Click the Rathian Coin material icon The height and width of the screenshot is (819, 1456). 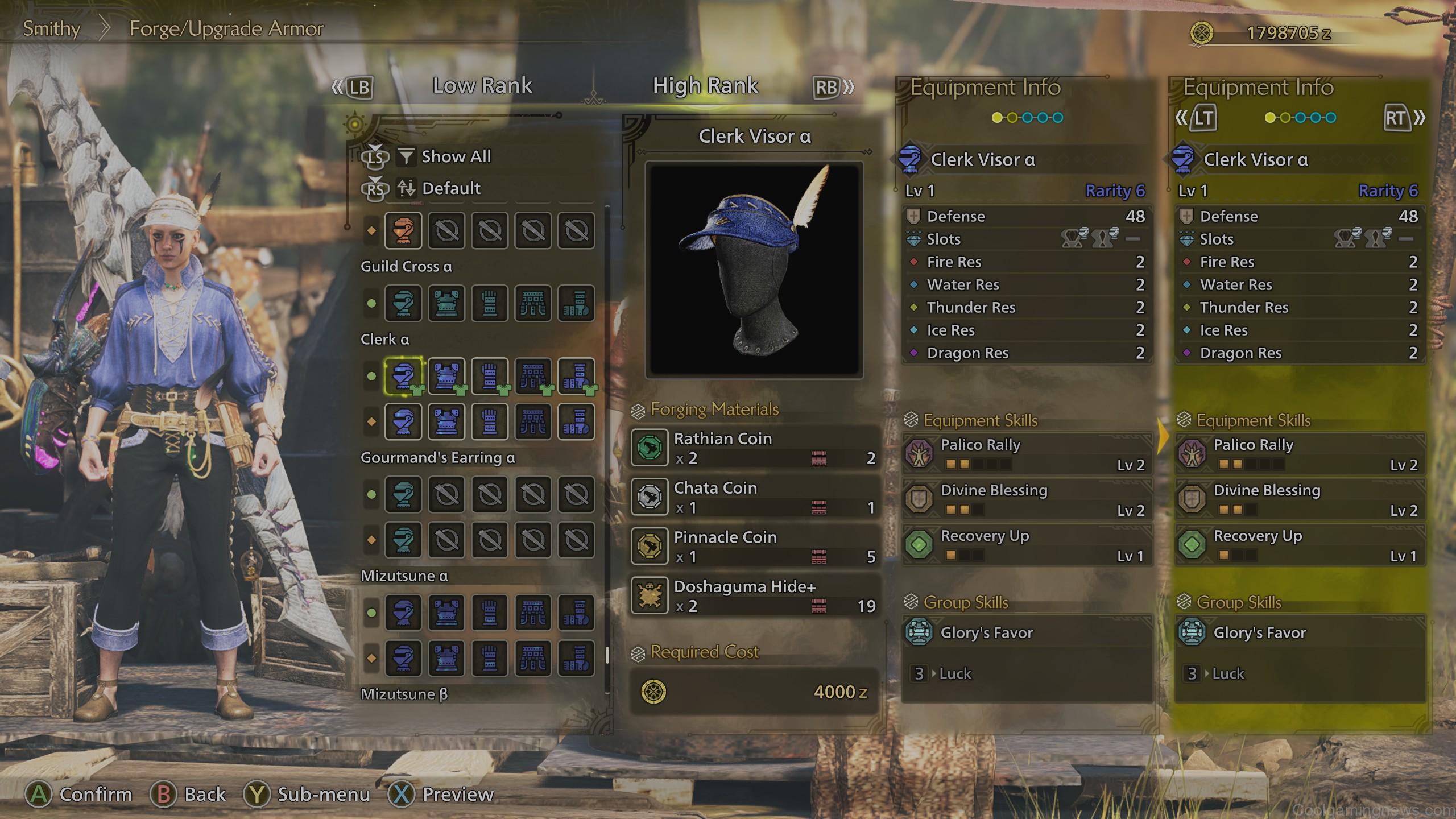(x=650, y=448)
